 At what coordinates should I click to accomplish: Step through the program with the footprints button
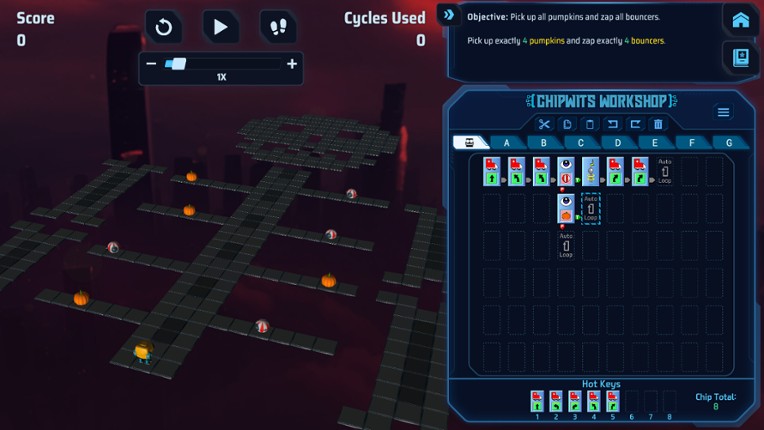[x=277, y=27]
